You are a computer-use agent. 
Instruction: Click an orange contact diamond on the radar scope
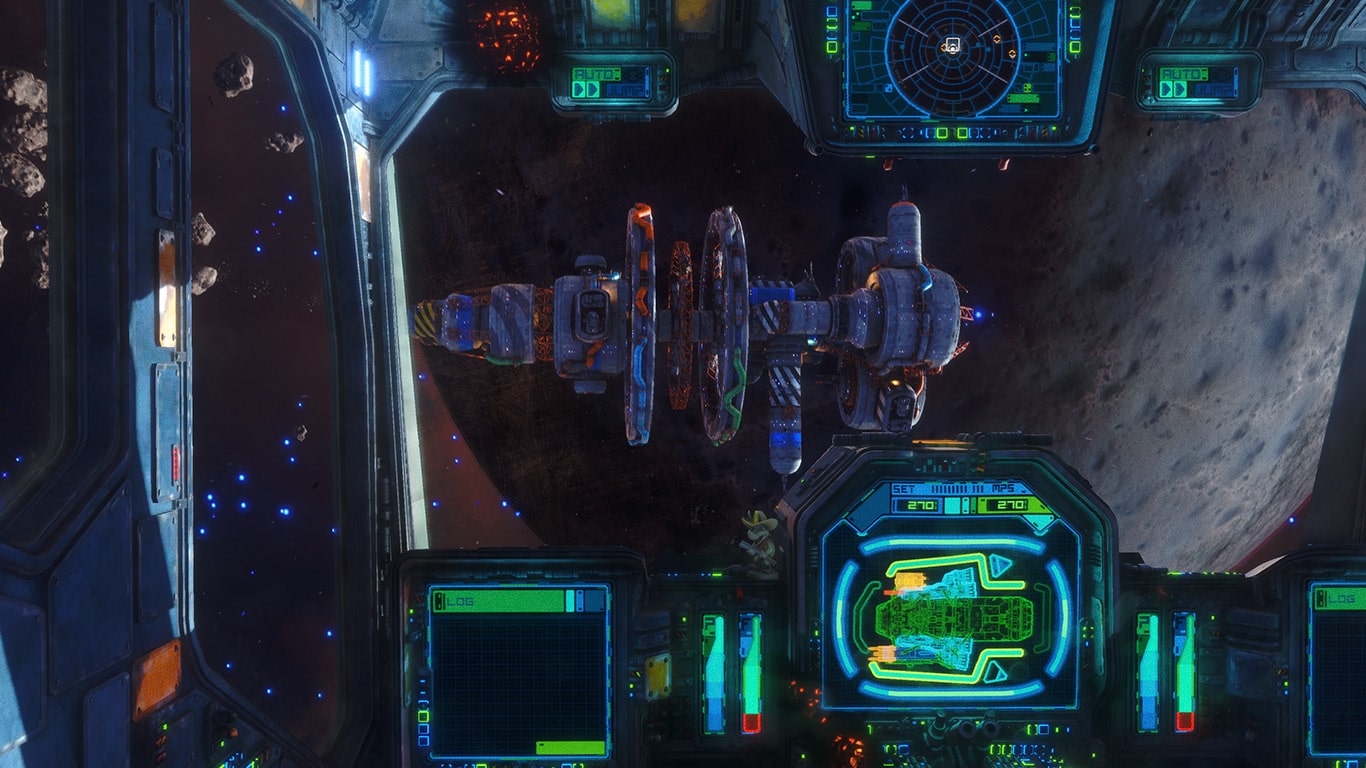997,37
